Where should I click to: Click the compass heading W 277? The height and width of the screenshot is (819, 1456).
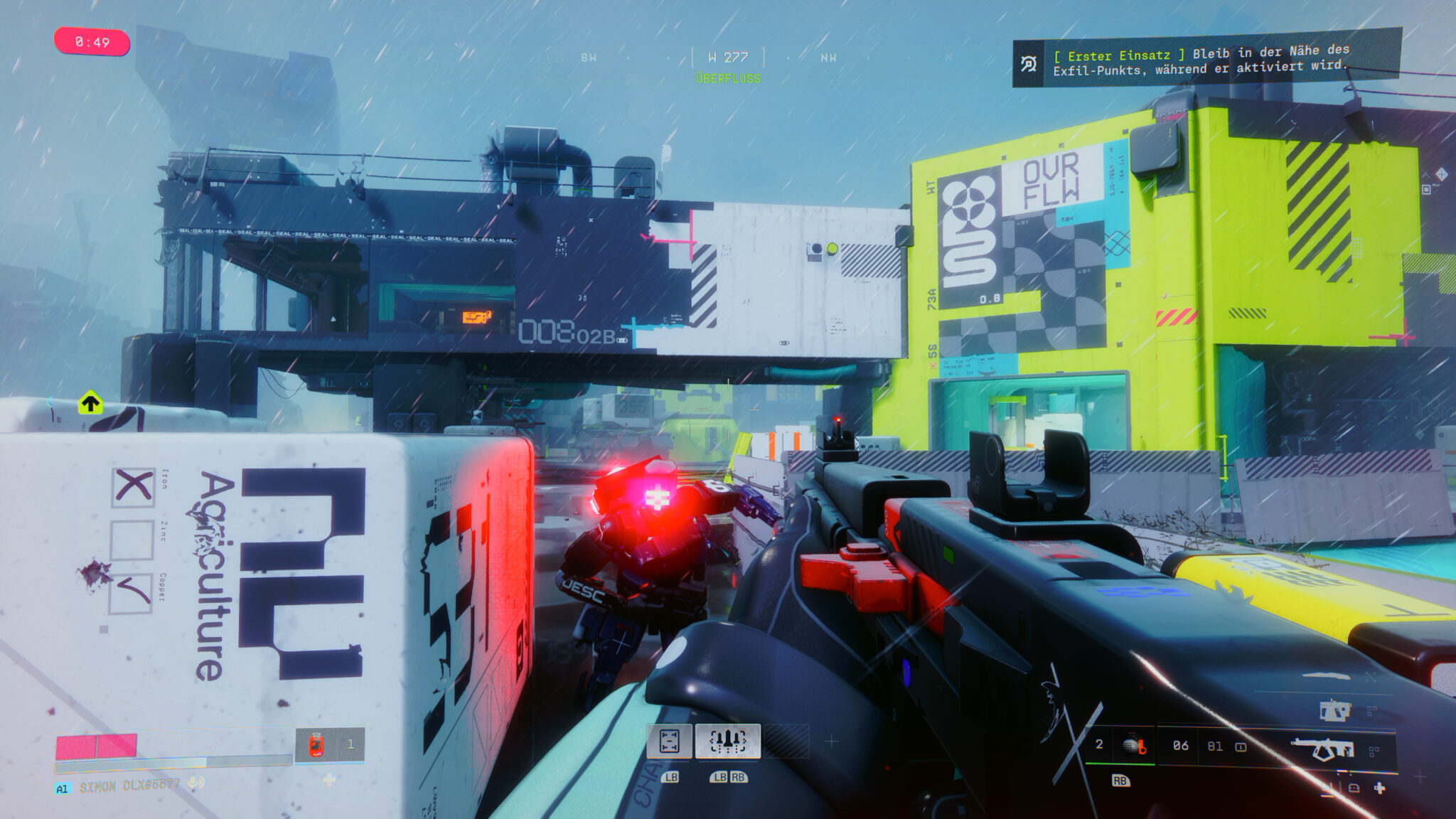point(728,57)
